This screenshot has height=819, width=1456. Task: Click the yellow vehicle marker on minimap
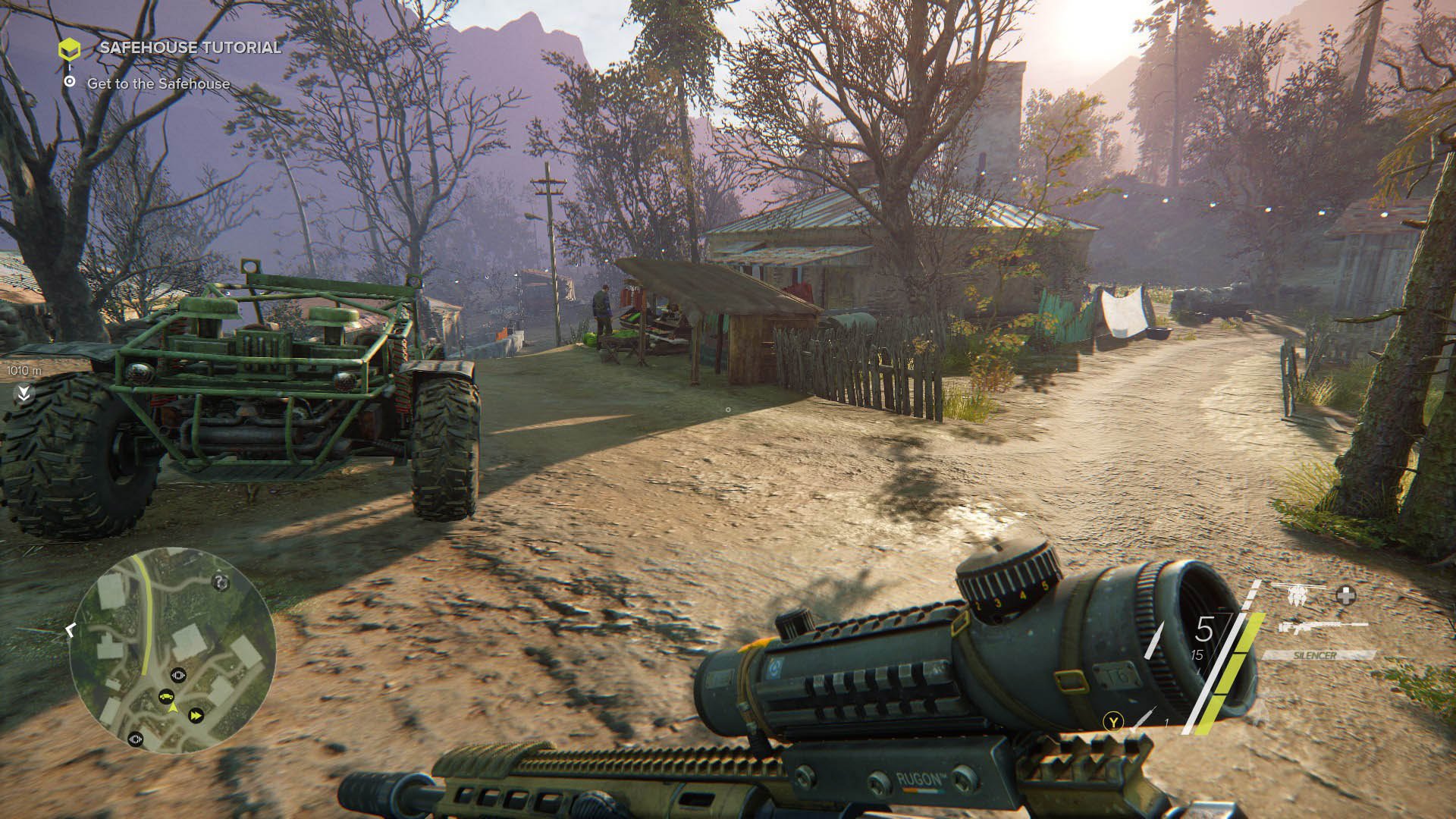[x=167, y=695]
